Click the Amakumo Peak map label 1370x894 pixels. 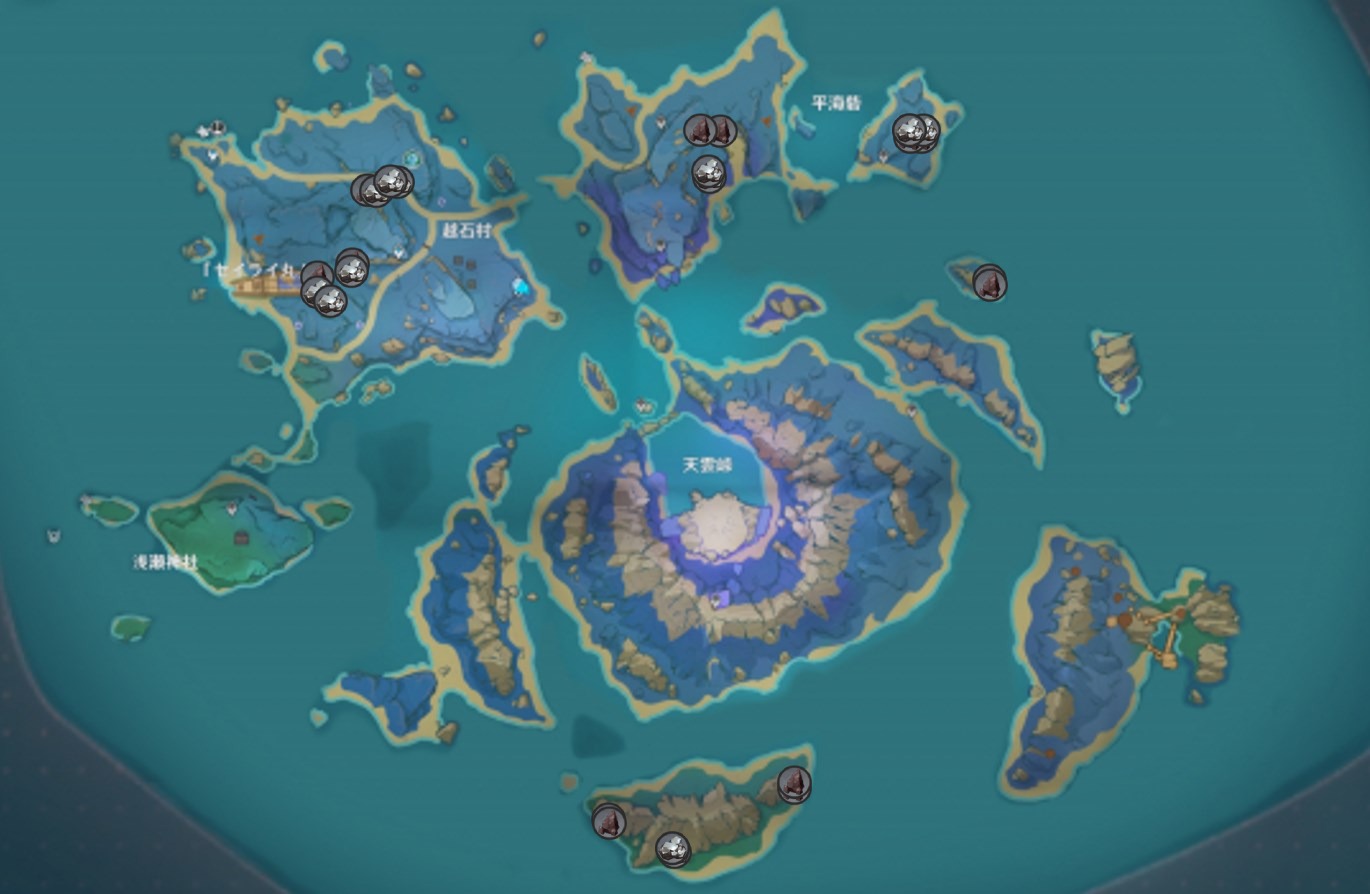coord(706,464)
